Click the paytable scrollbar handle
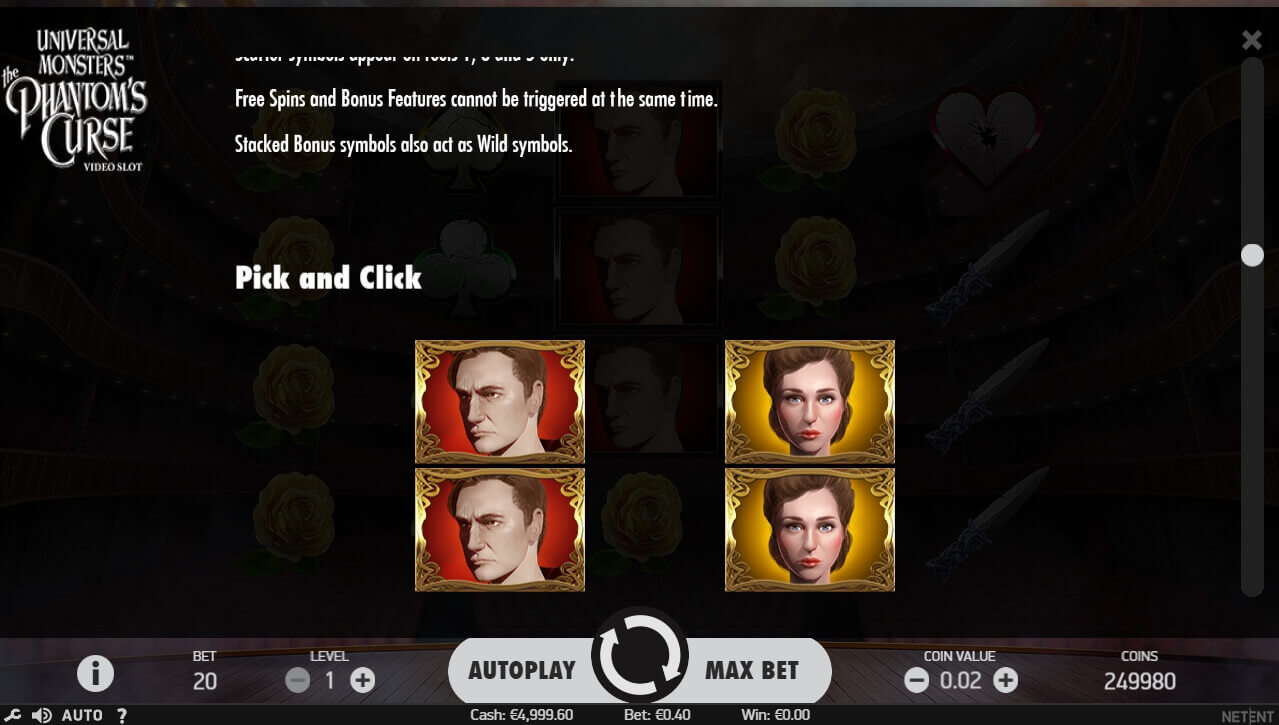The height and width of the screenshot is (725, 1279). [1252, 255]
